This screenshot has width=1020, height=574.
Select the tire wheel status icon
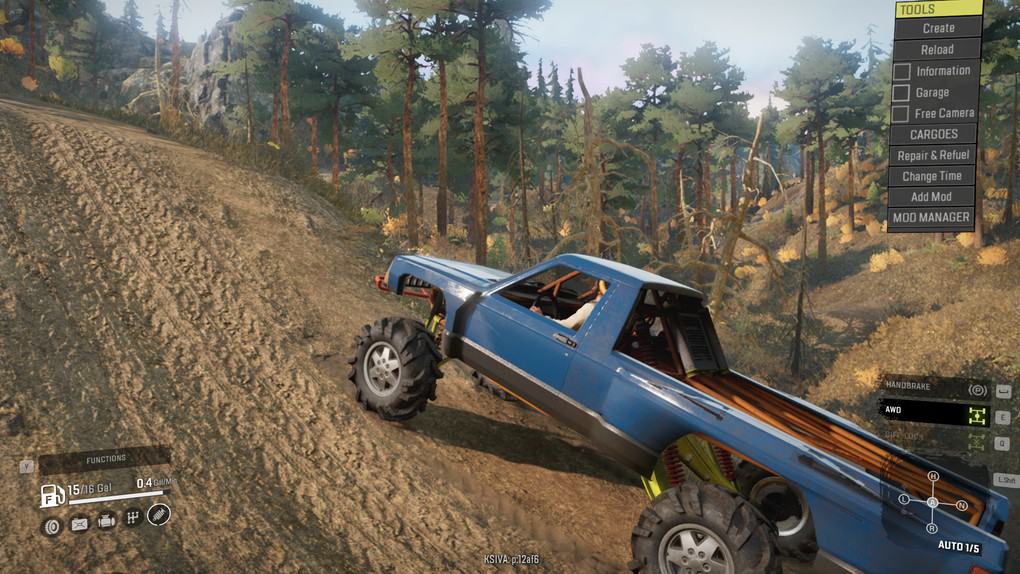pyautogui.click(x=52, y=524)
